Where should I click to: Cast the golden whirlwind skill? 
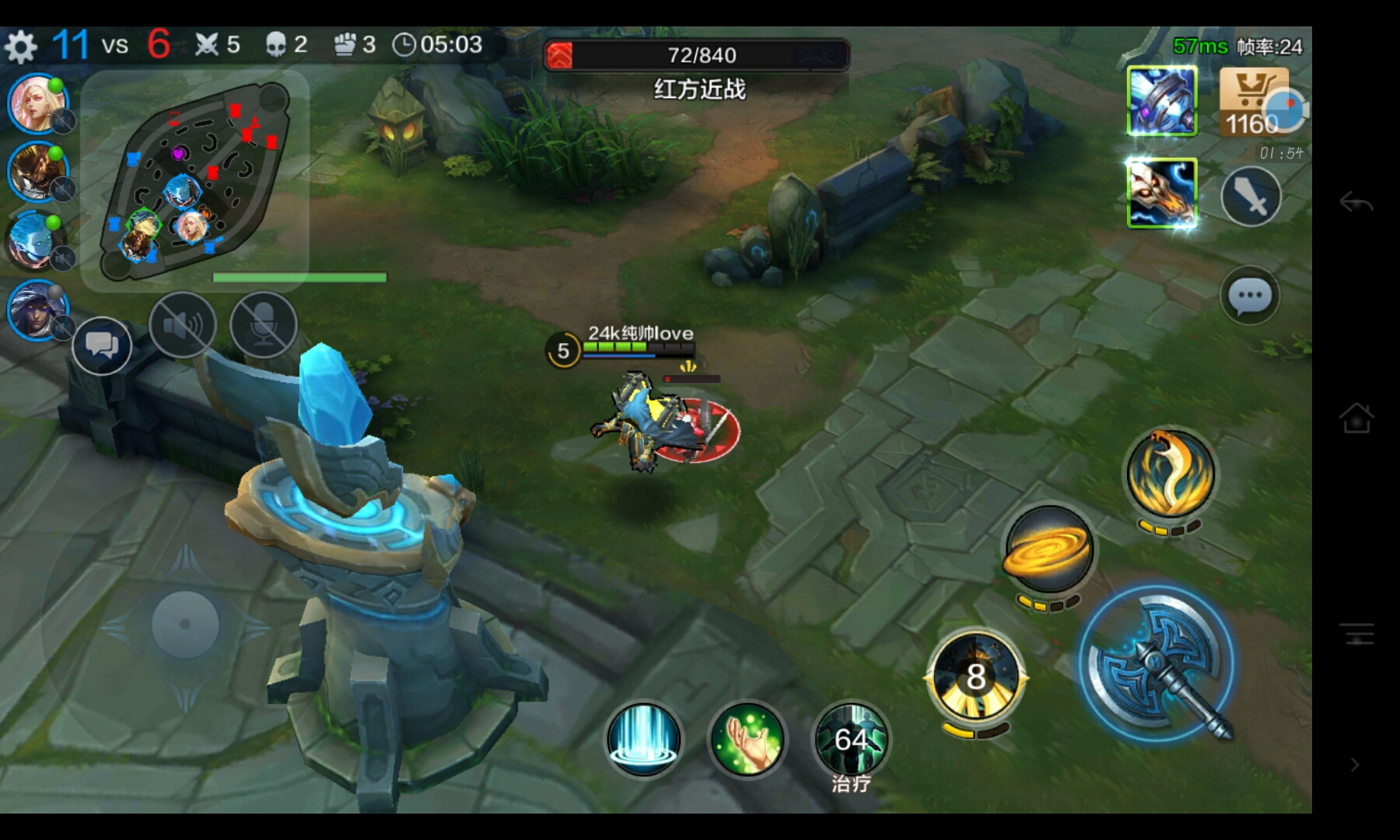click(x=1048, y=549)
